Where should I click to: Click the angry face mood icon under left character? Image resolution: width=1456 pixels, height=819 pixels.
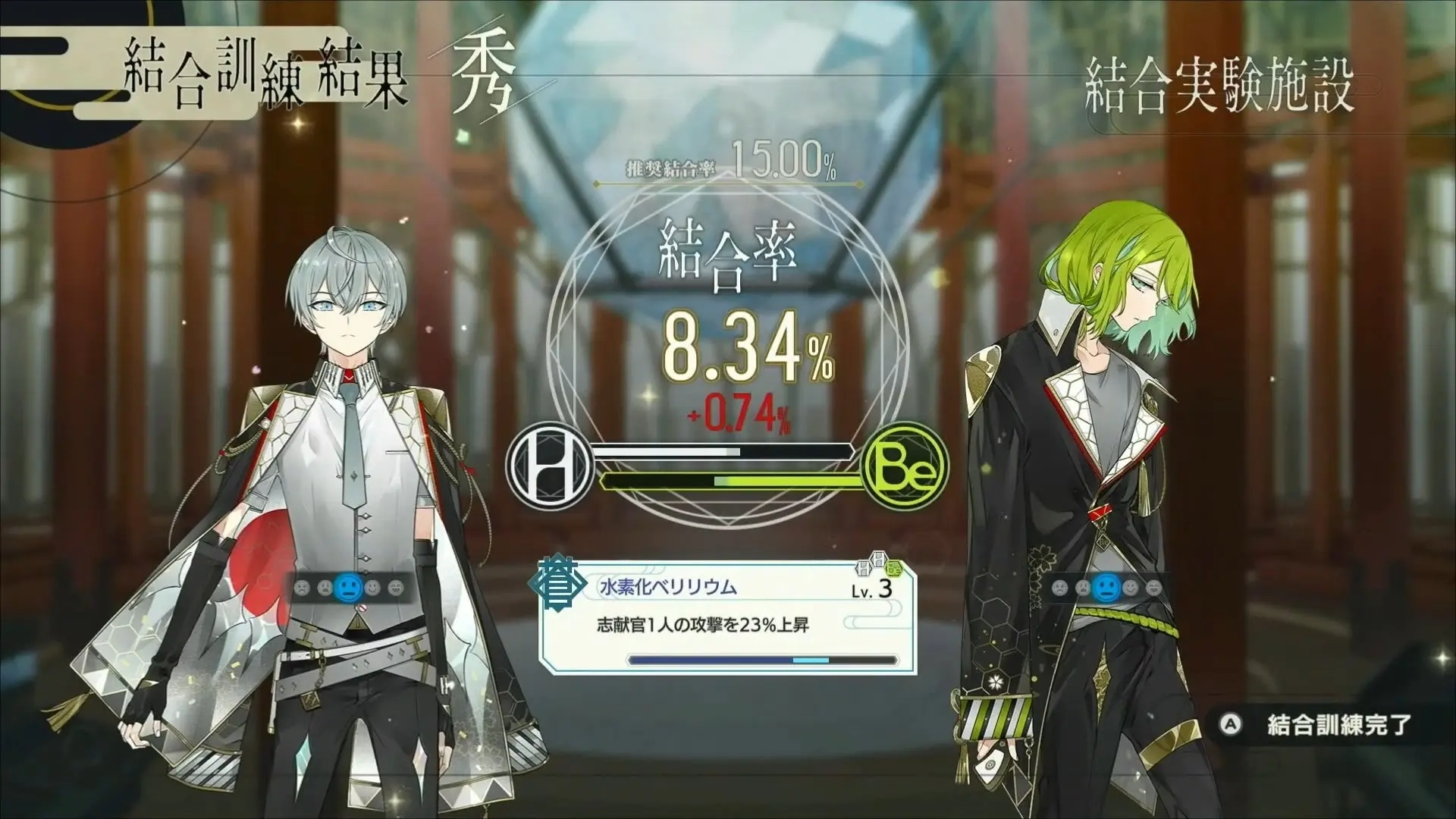(x=302, y=588)
